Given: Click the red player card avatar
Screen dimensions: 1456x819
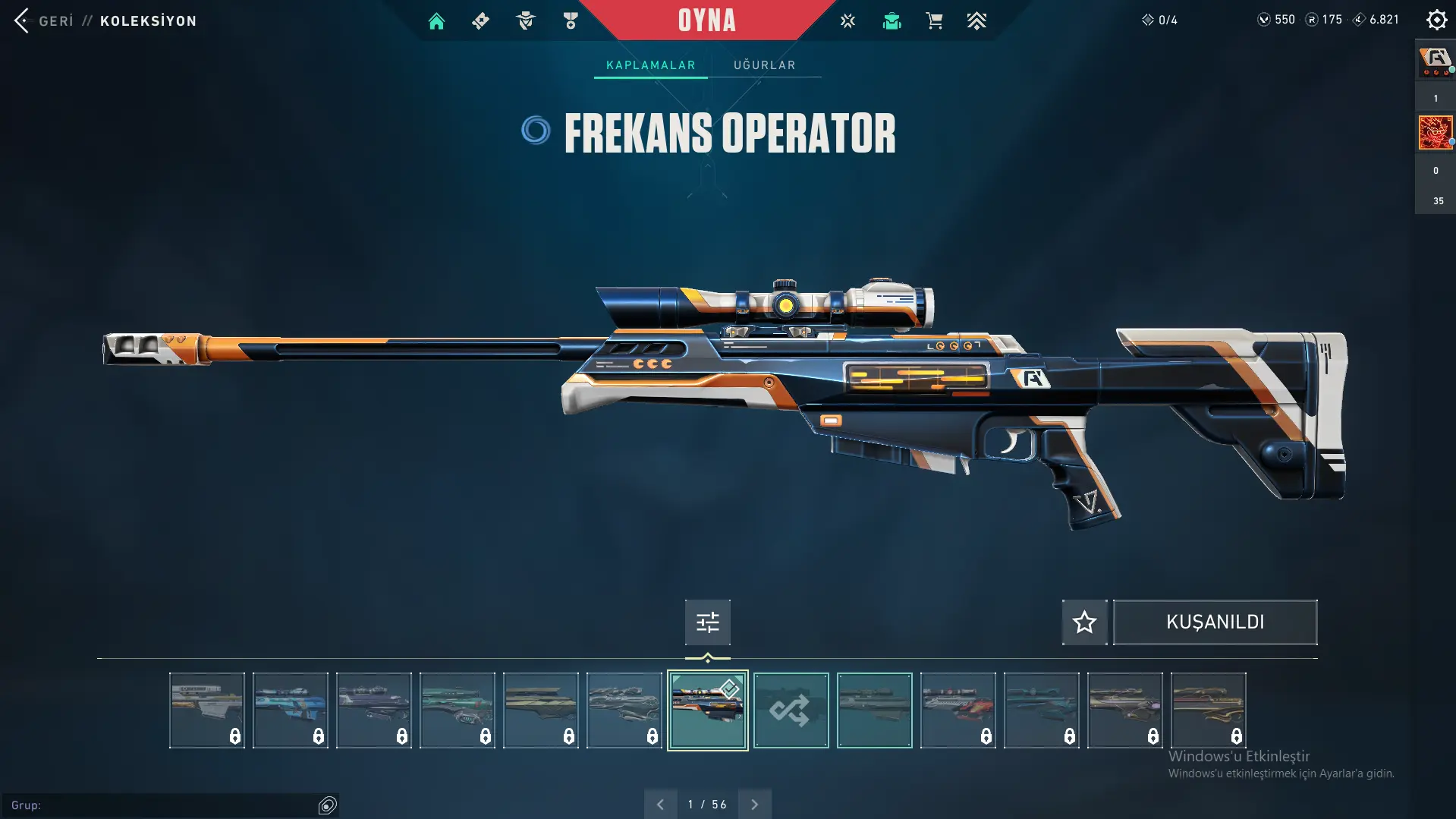Looking at the screenshot, I should (x=1435, y=133).
